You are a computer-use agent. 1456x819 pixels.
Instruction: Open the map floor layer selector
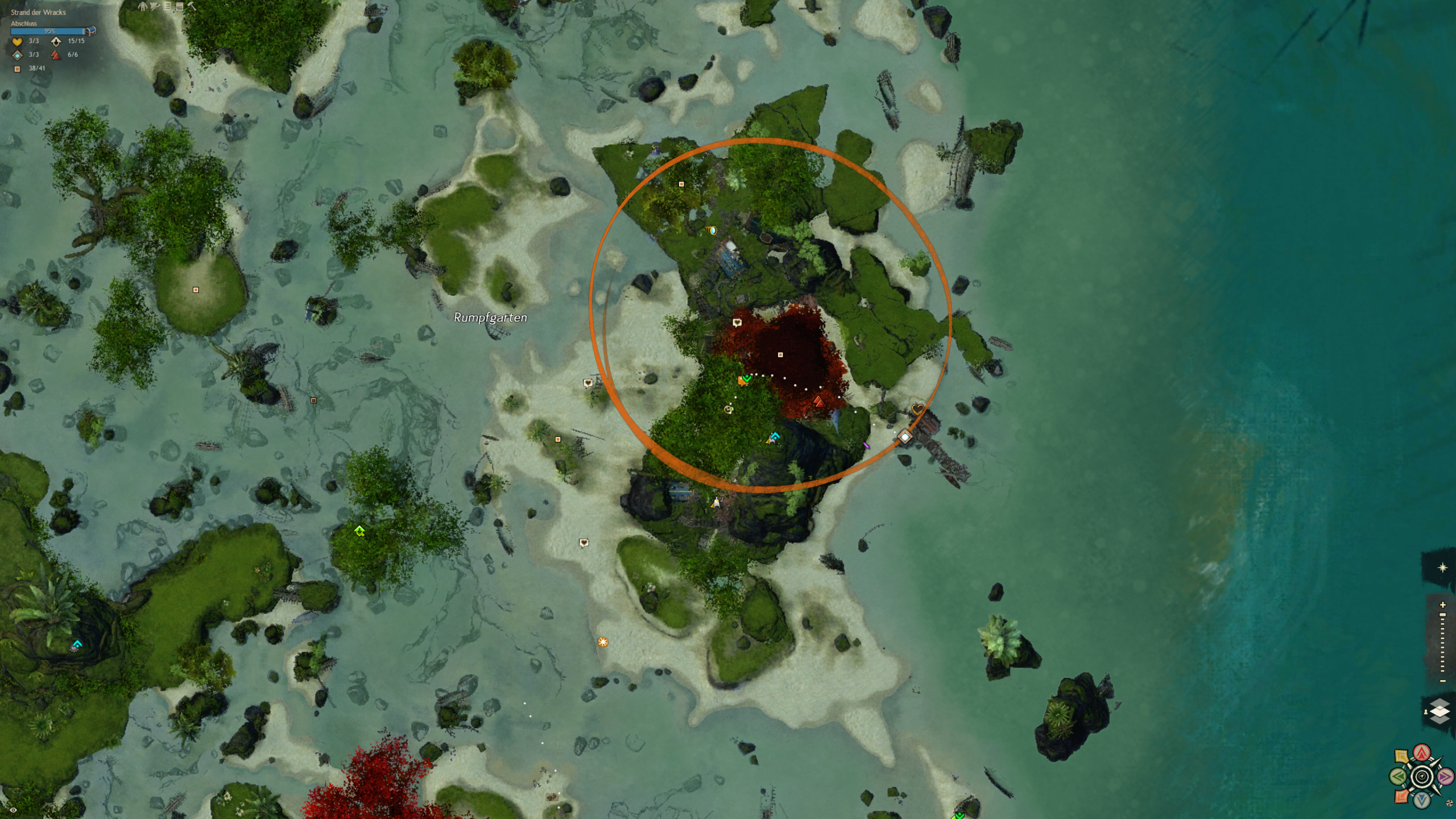point(1440,712)
